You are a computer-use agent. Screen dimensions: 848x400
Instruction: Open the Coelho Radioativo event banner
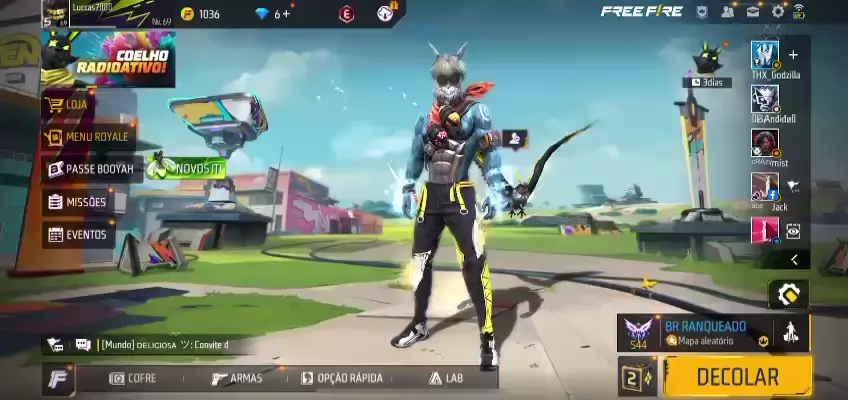pyautogui.click(x=108, y=59)
